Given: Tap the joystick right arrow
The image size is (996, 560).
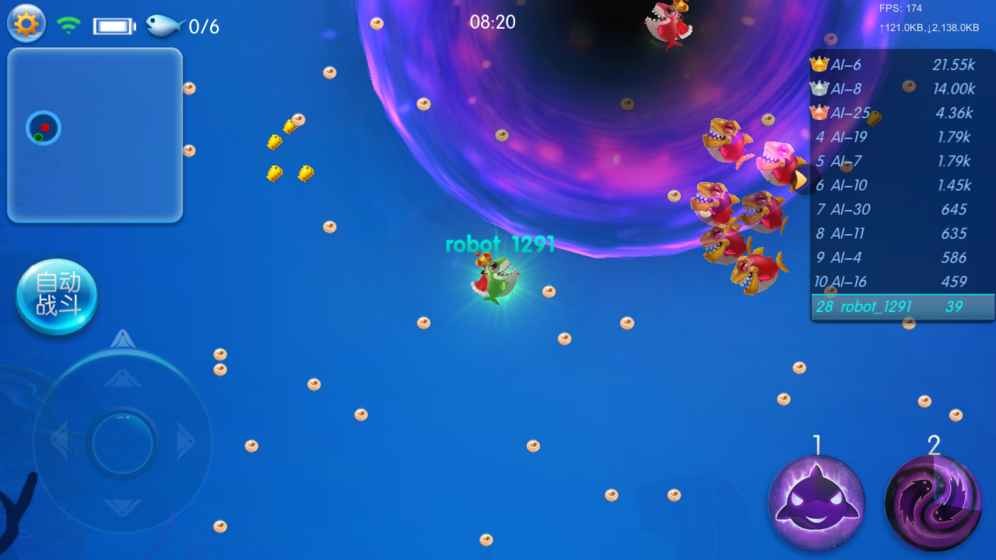Looking at the screenshot, I should pos(186,441).
